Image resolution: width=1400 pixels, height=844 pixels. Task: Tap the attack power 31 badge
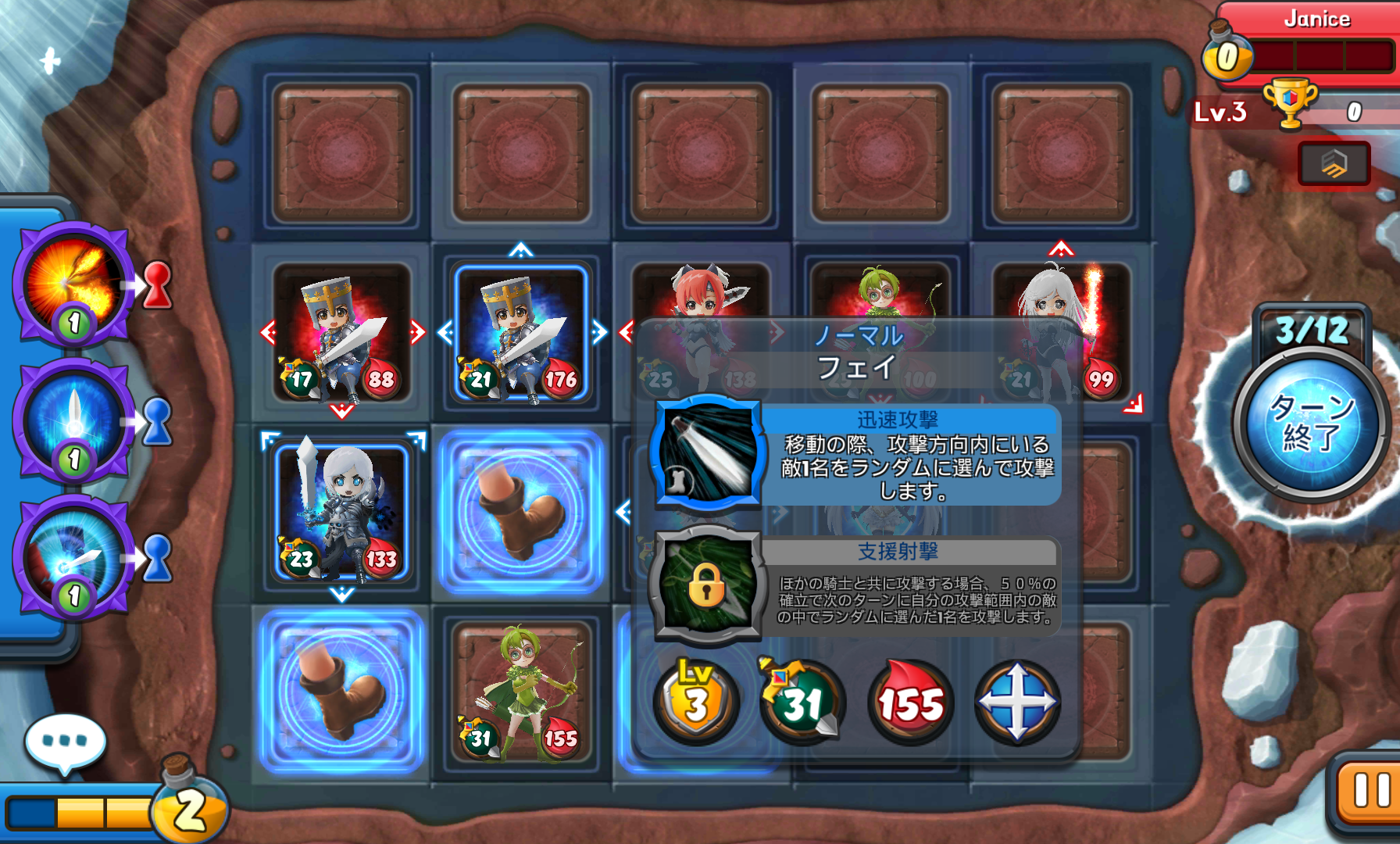tap(802, 702)
